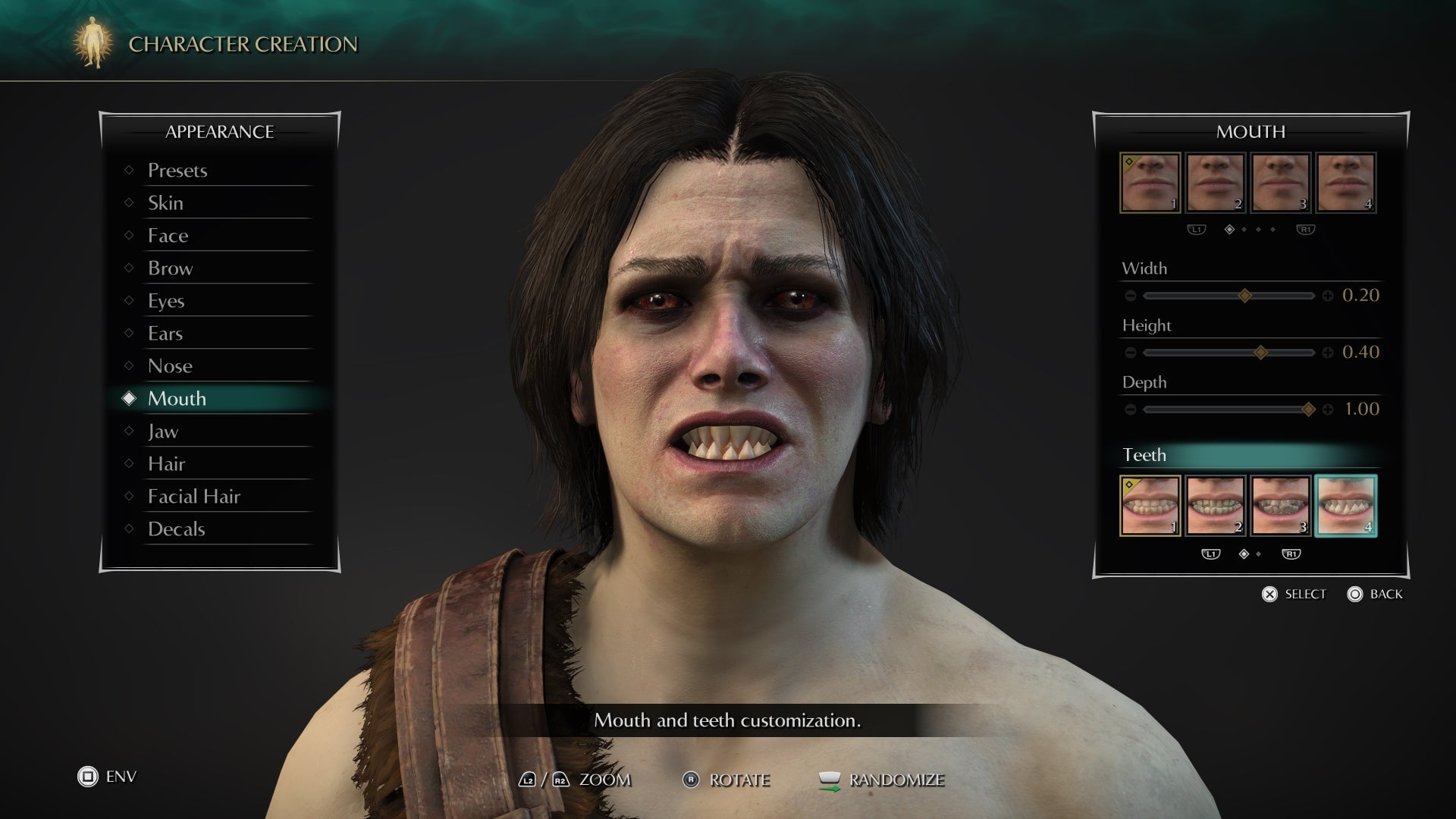
Task: Choose the Hair category
Action: [166, 464]
